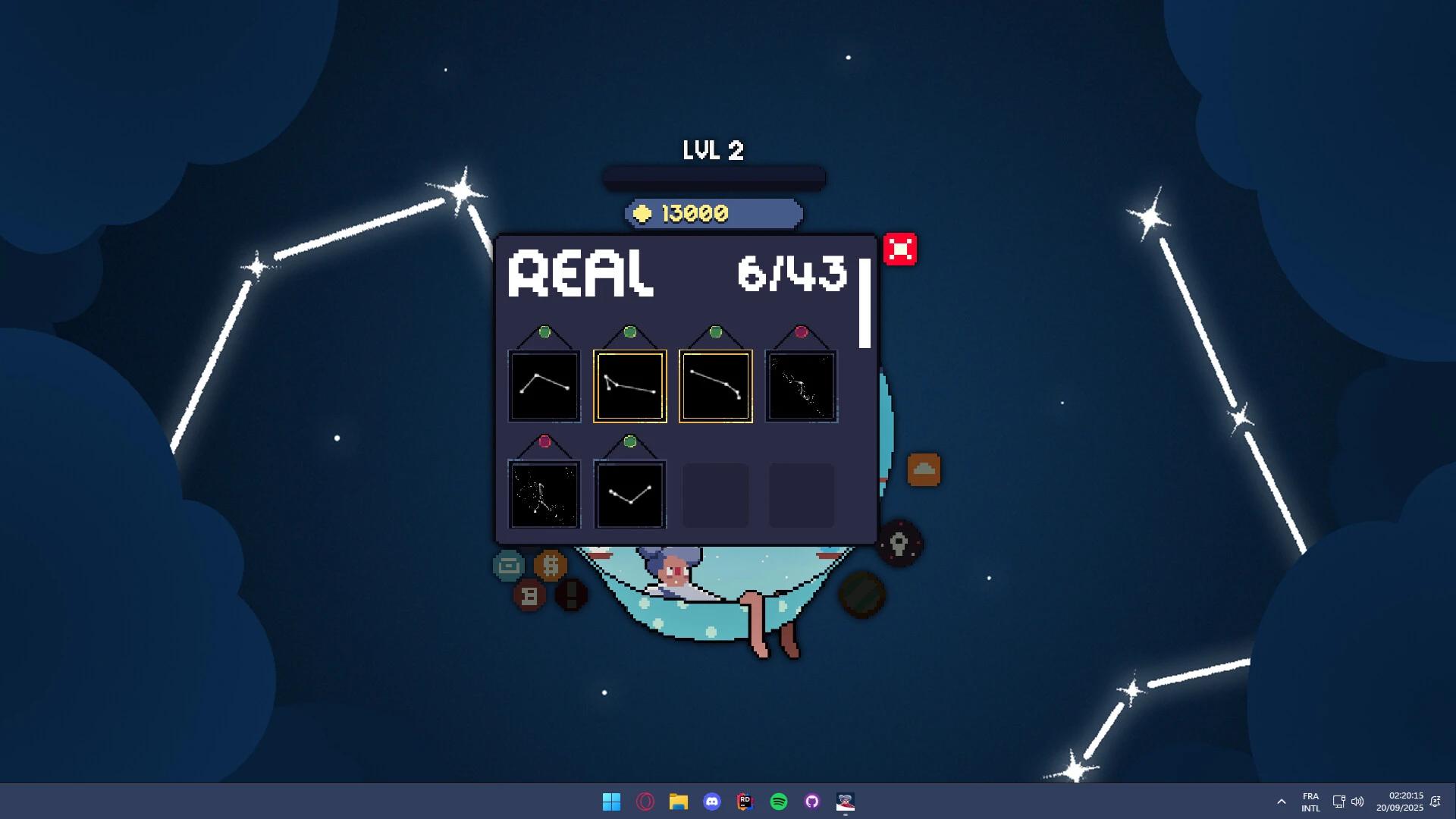Open Spotify from the taskbar
The image size is (1456, 819).
tap(777, 802)
